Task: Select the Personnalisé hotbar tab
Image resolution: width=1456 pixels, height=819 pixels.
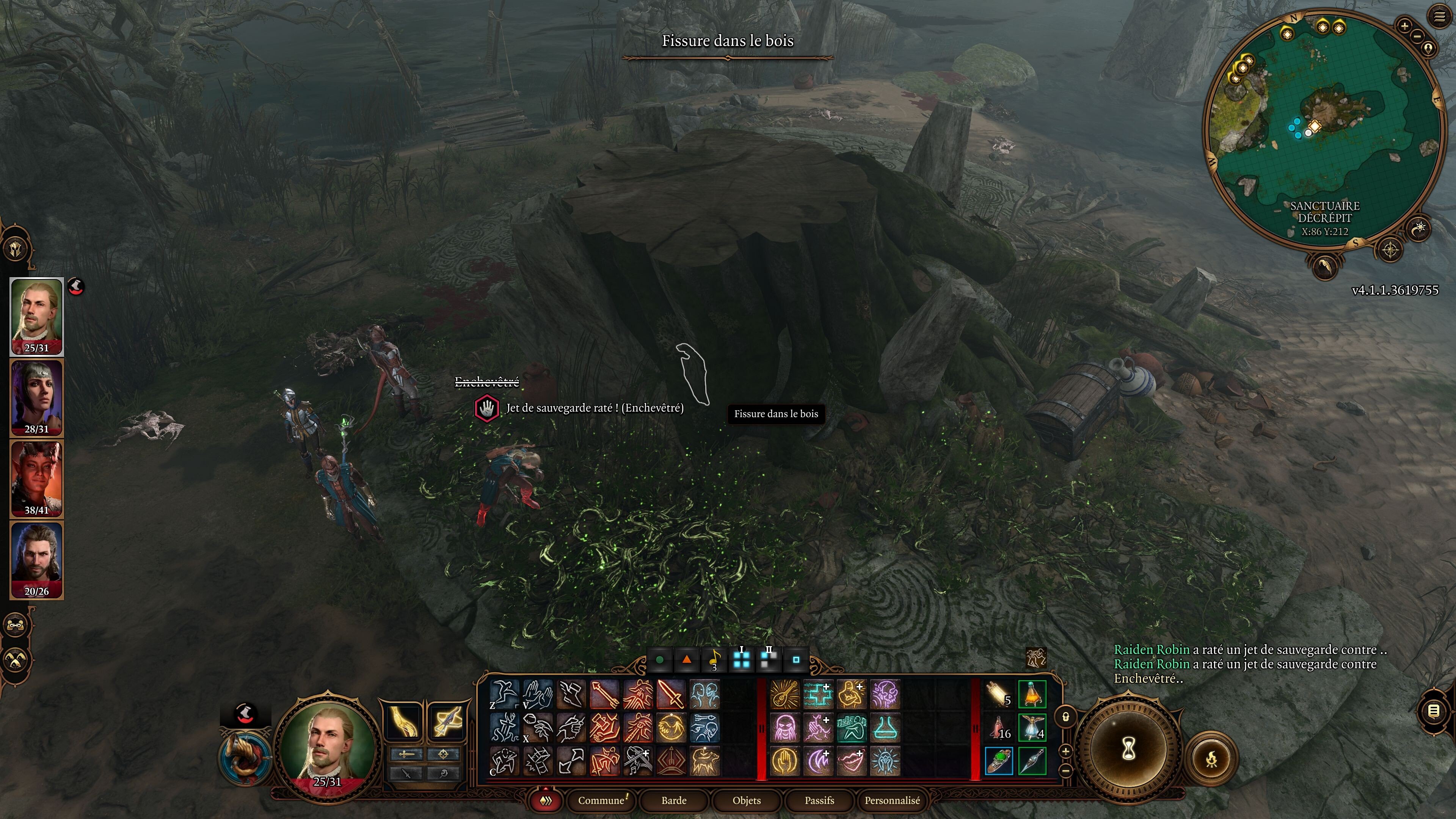Action: (x=892, y=800)
